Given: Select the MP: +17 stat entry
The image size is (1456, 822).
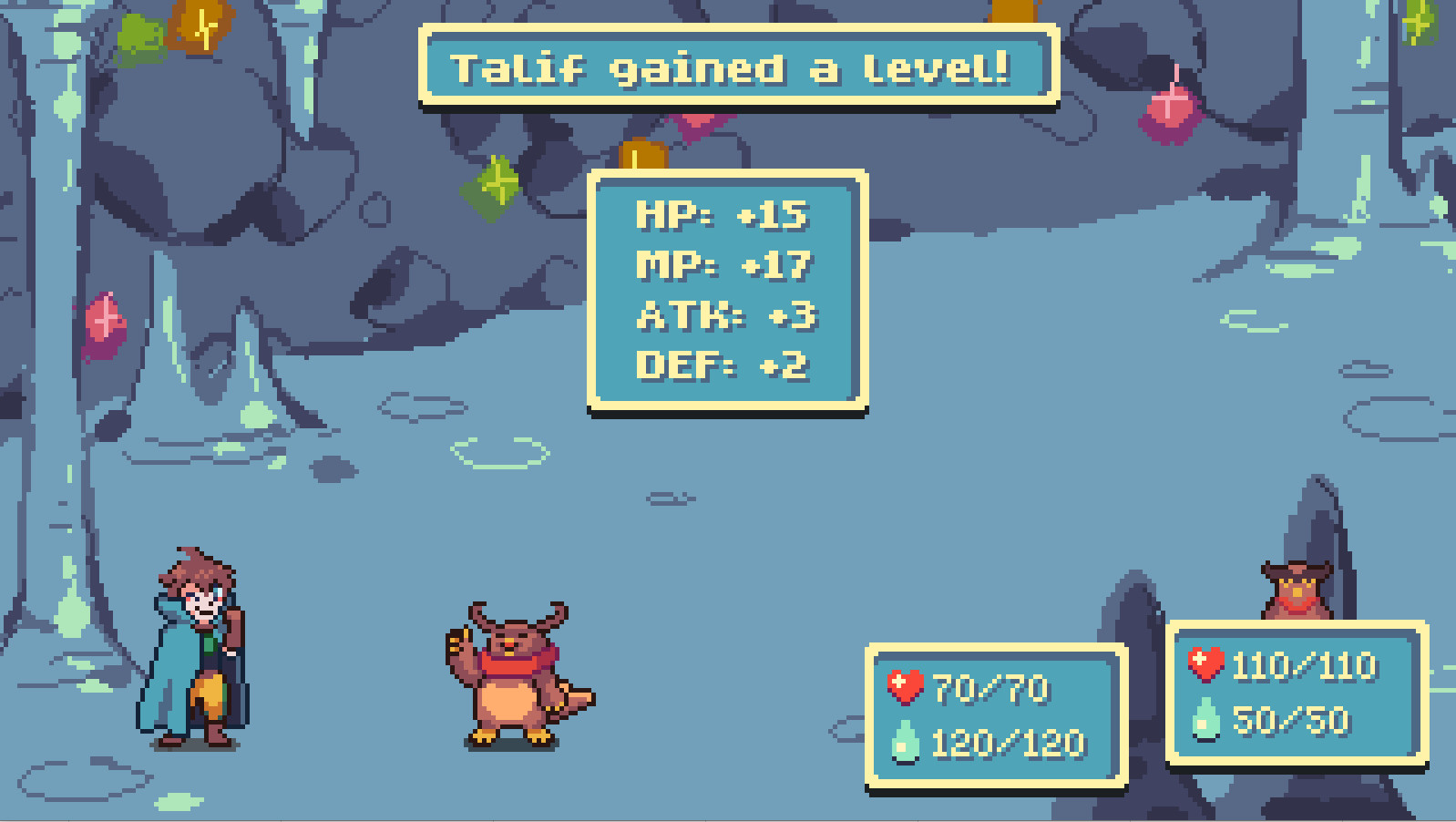Looking at the screenshot, I should pyautogui.click(x=724, y=266).
